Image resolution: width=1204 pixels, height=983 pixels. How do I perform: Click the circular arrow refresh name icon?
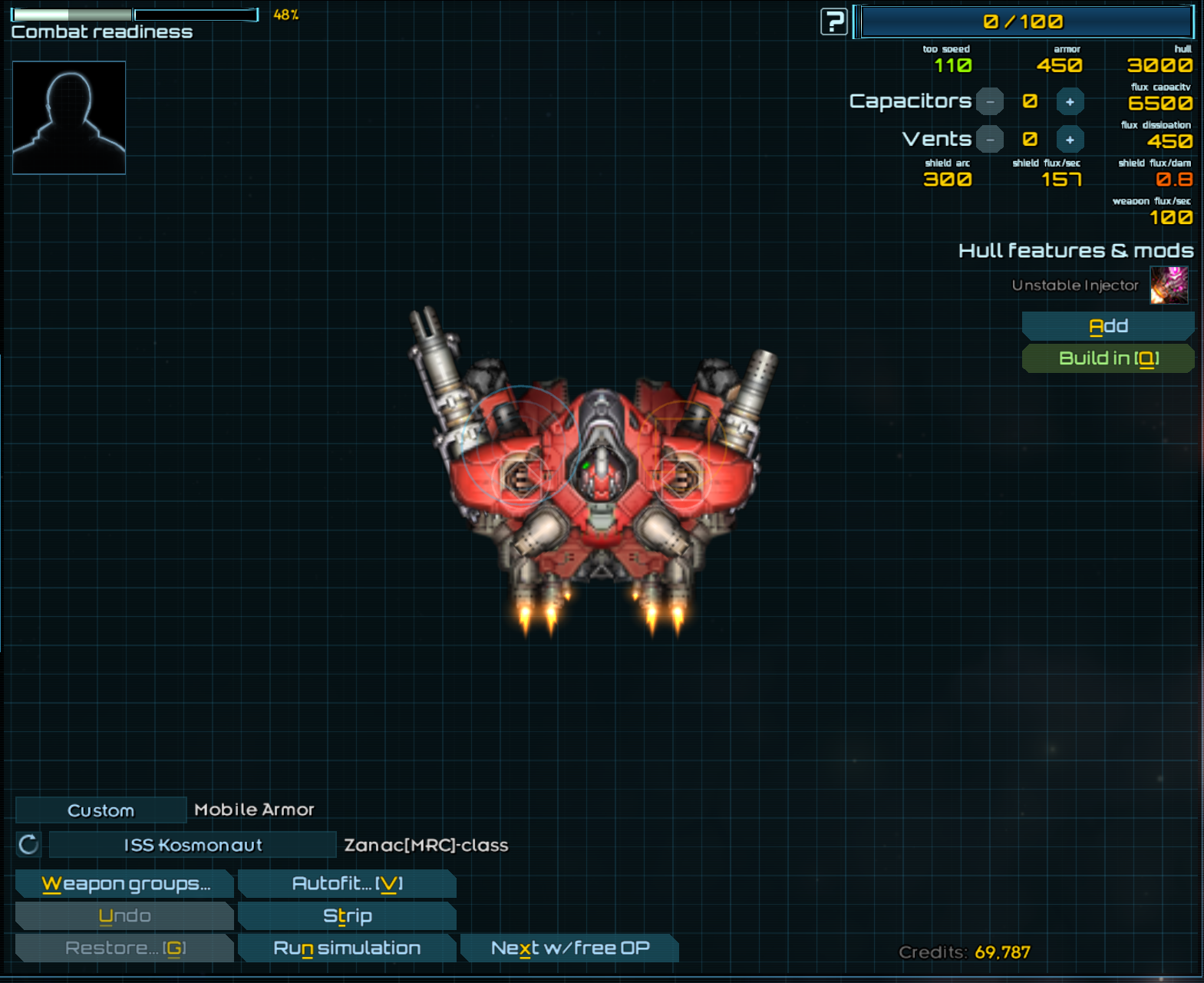pos(28,845)
